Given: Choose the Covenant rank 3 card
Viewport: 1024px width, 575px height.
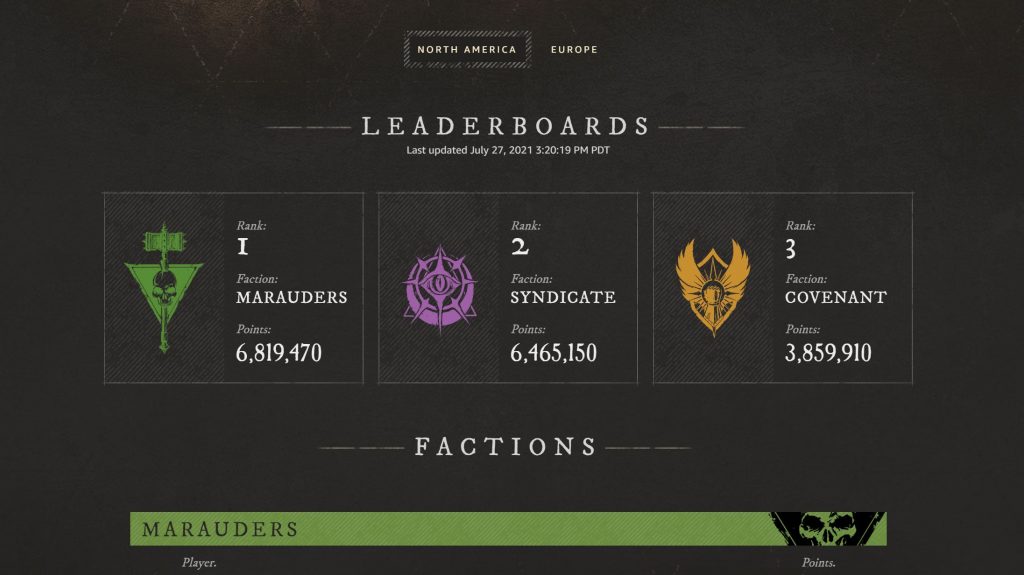Looking at the screenshot, I should tap(782, 288).
